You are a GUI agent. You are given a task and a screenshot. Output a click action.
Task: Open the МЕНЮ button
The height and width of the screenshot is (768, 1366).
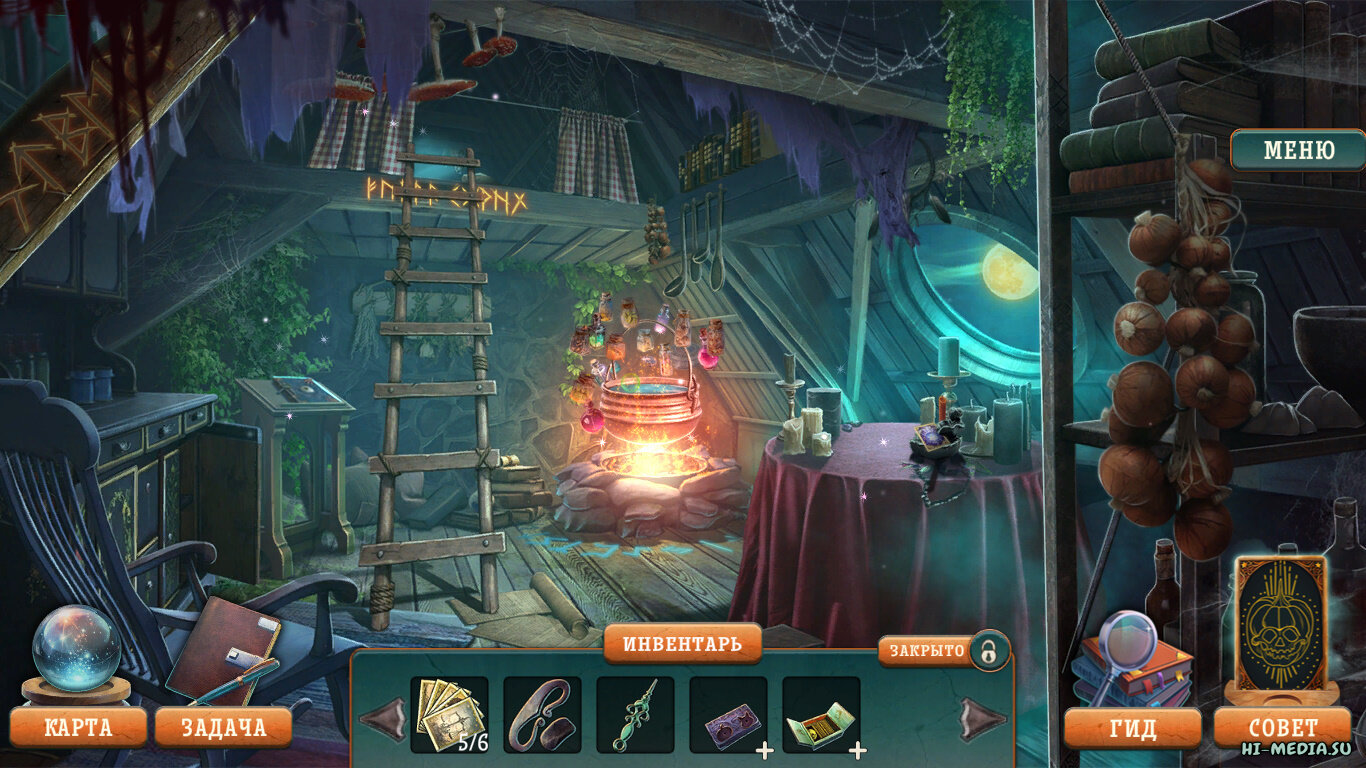[1298, 151]
